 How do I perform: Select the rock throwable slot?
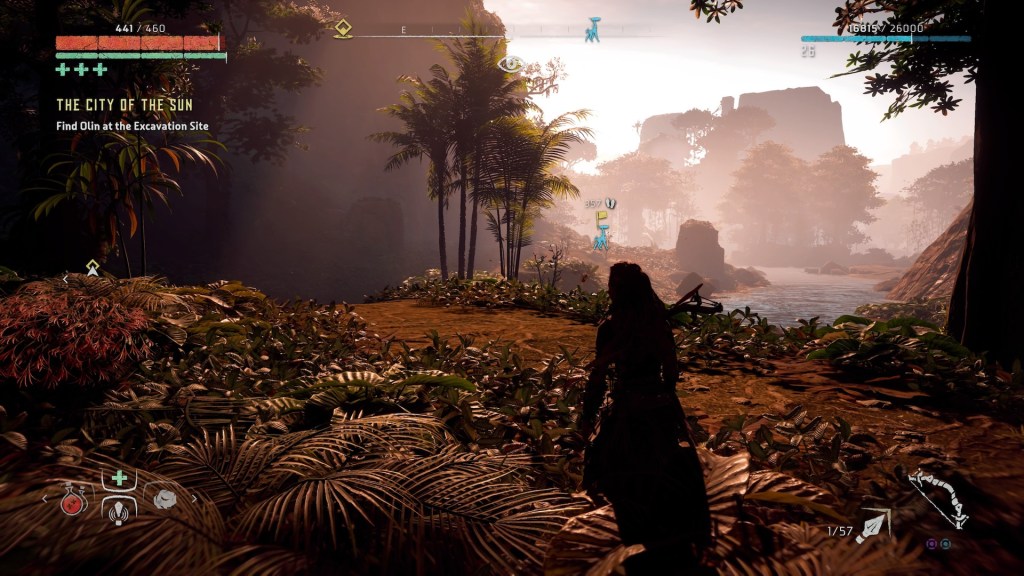click(x=163, y=498)
